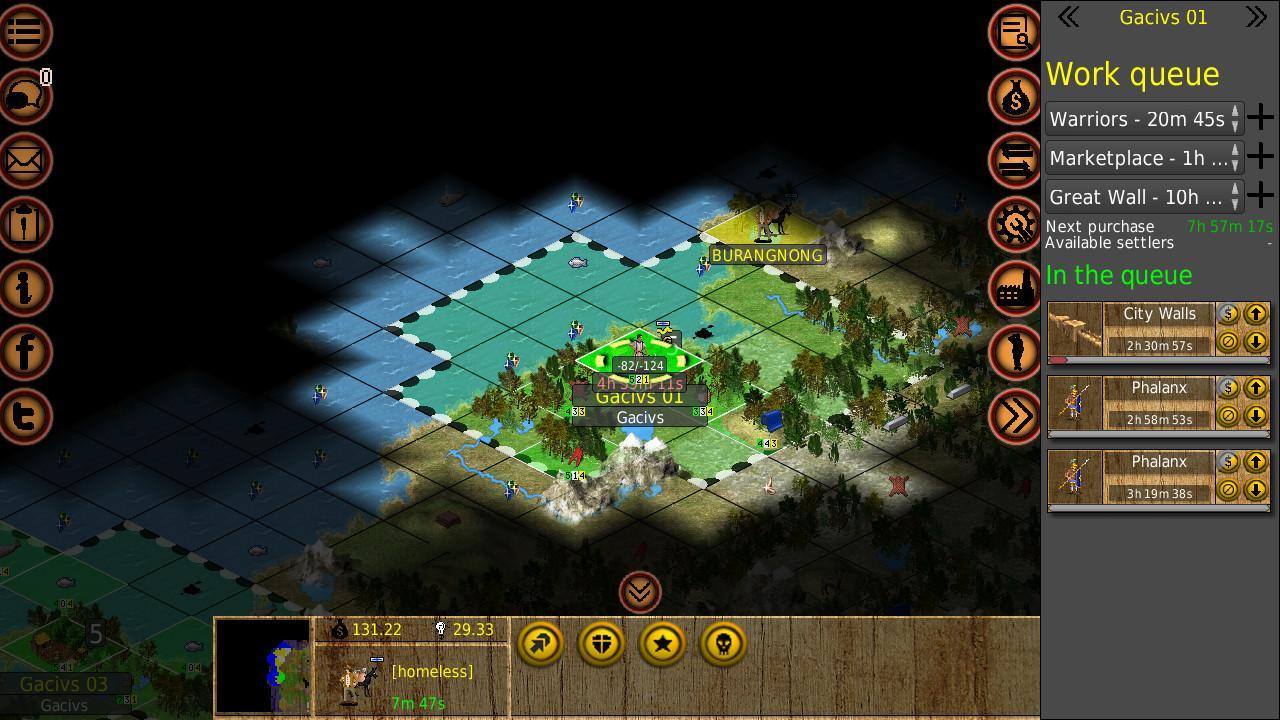Buy City Walls with the coin button
This screenshot has height=720, width=1280.
coord(1228,314)
